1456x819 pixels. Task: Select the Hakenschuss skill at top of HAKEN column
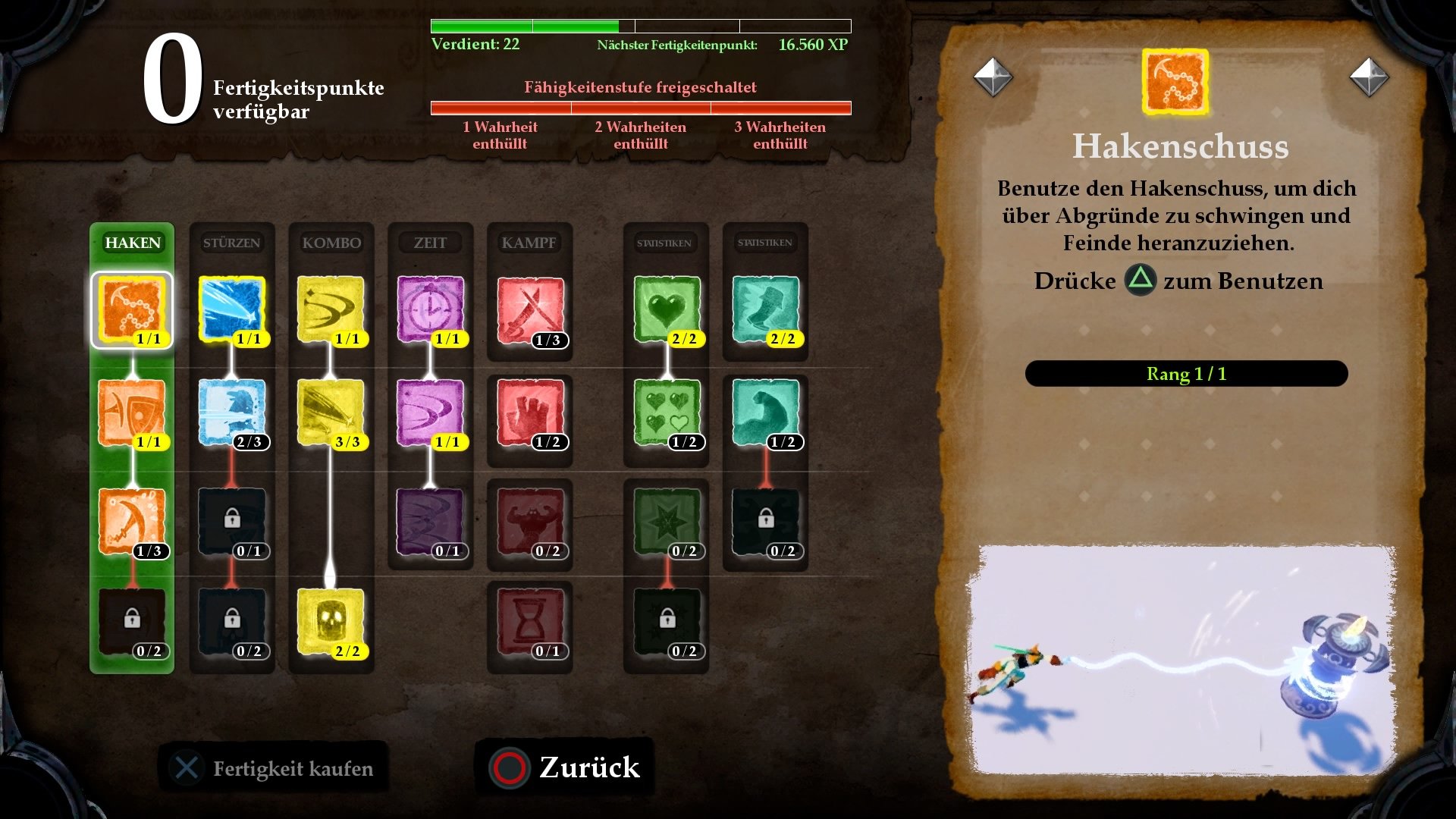132,309
